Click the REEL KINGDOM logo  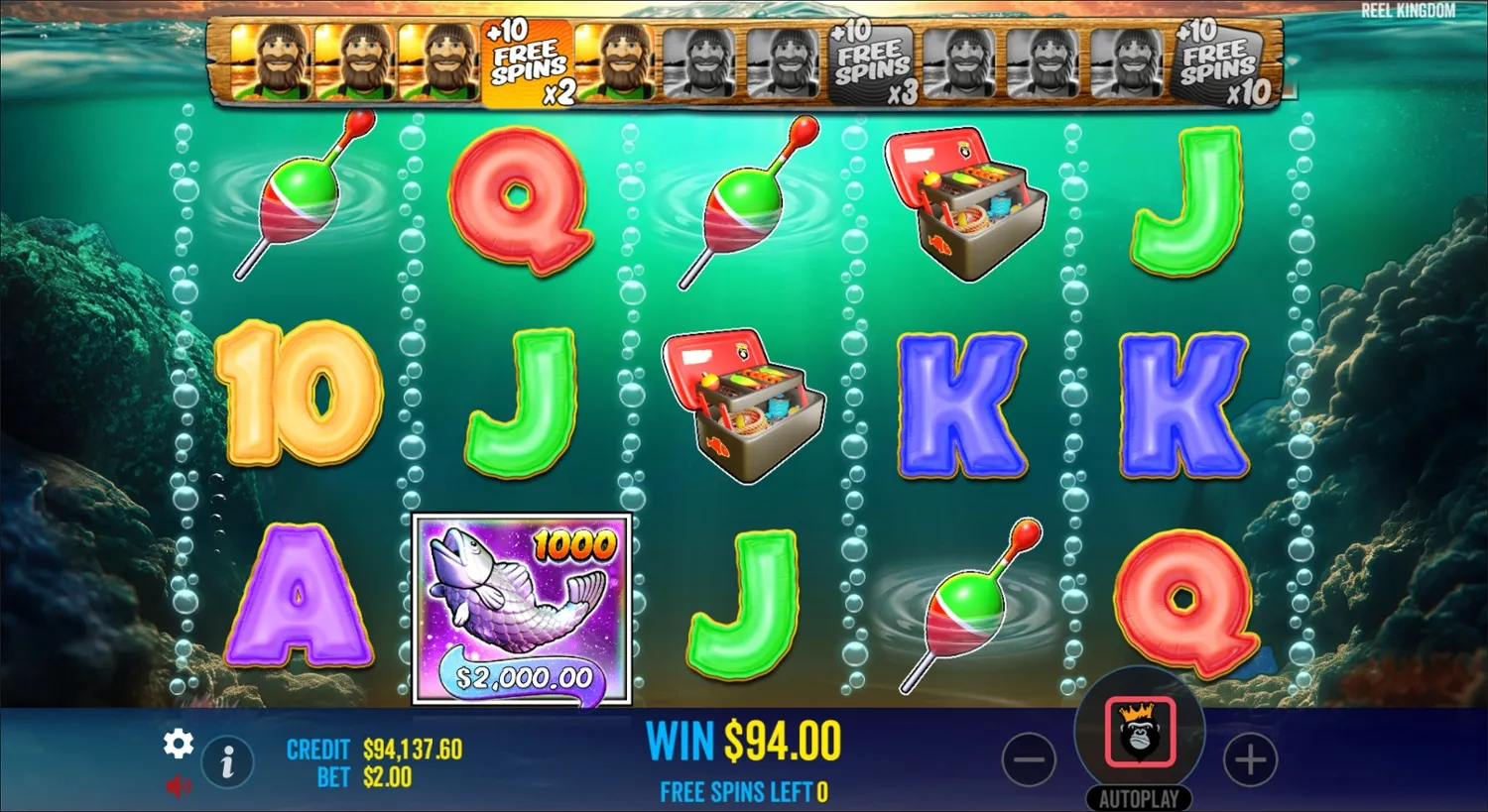(1407, 12)
